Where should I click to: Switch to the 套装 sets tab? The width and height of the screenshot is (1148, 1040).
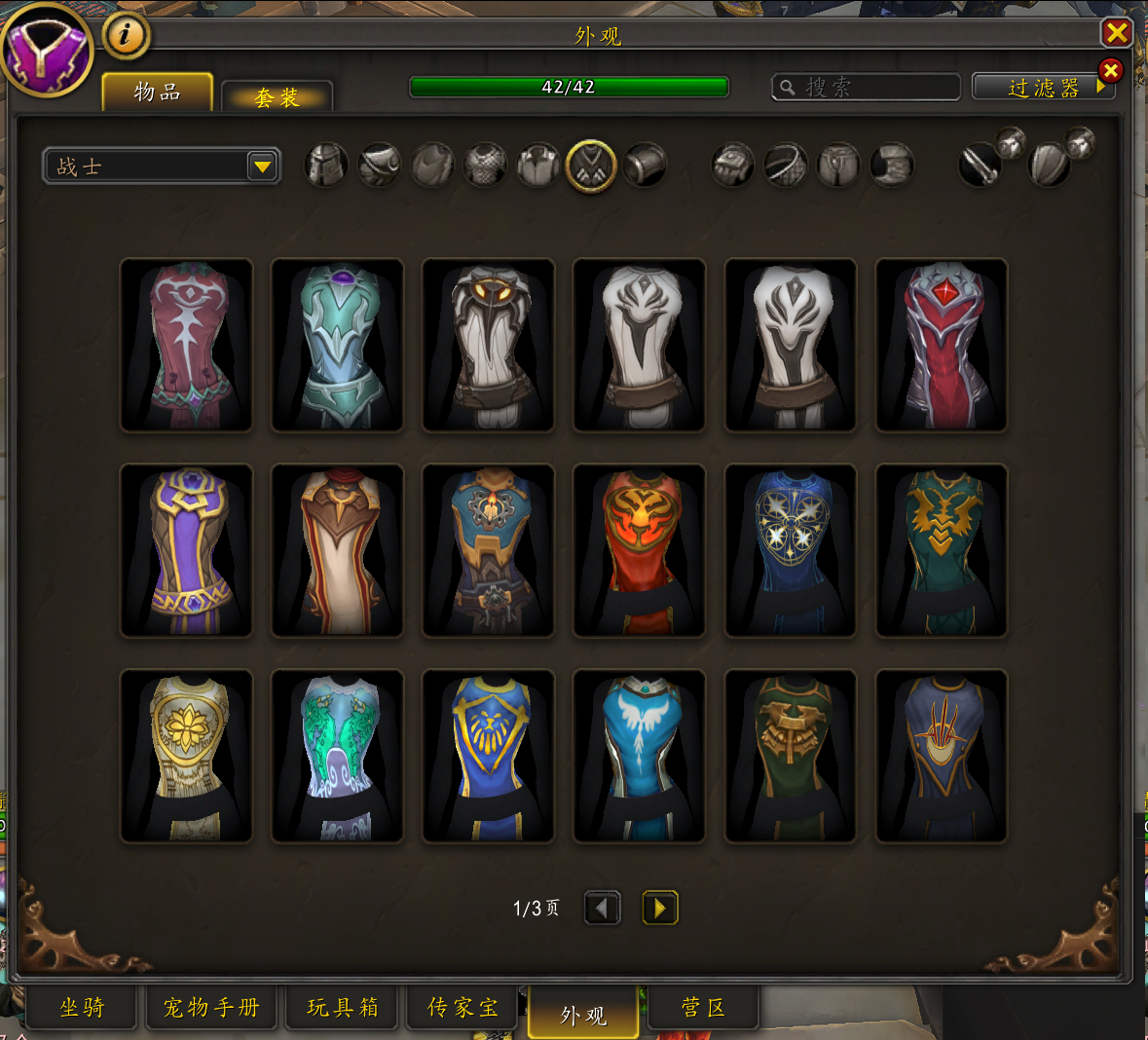tap(278, 97)
